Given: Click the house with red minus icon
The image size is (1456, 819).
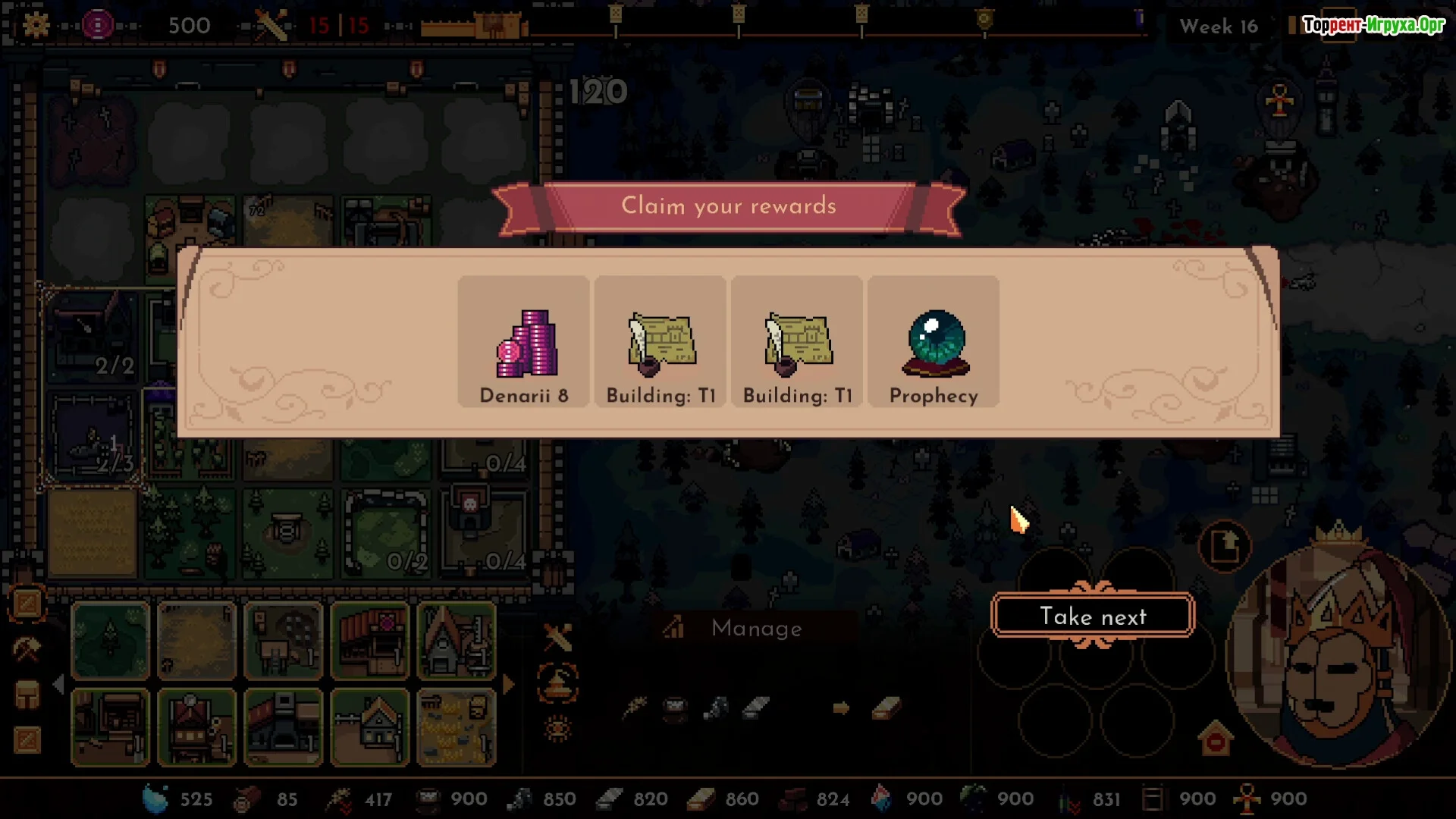Looking at the screenshot, I should 1216,739.
